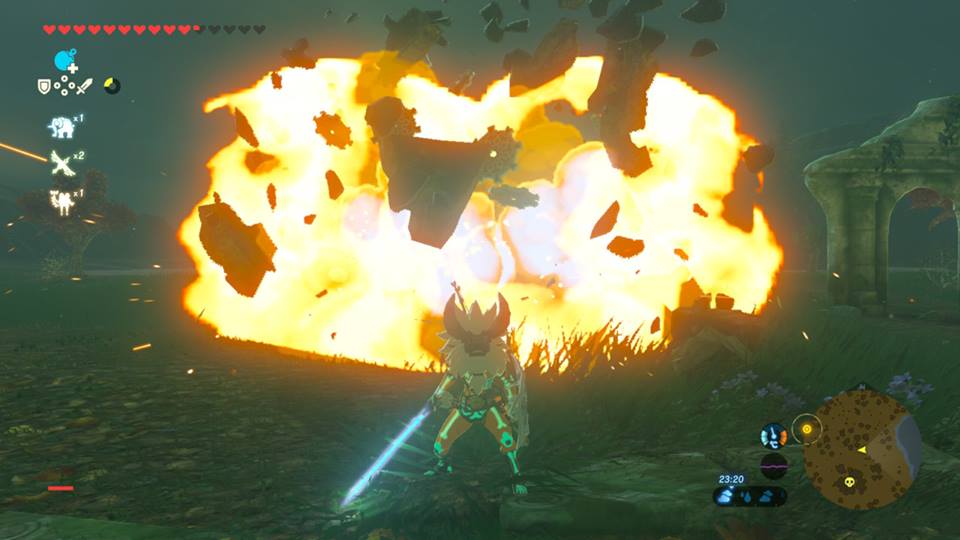The height and width of the screenshot is (540, 960).
Task: Open the sword weapon quick-select icon
Action: click(x=84, y=86)
